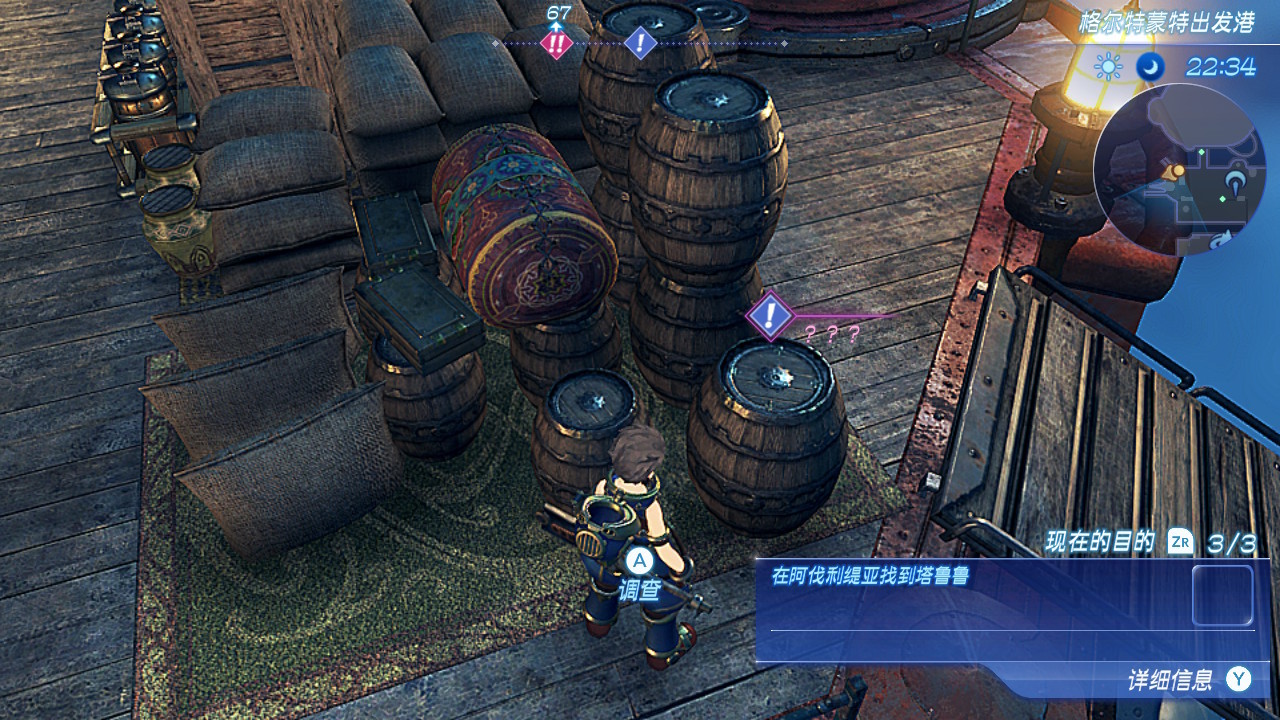
Task: Open the circular minimap
Action: coord(1164,167)
